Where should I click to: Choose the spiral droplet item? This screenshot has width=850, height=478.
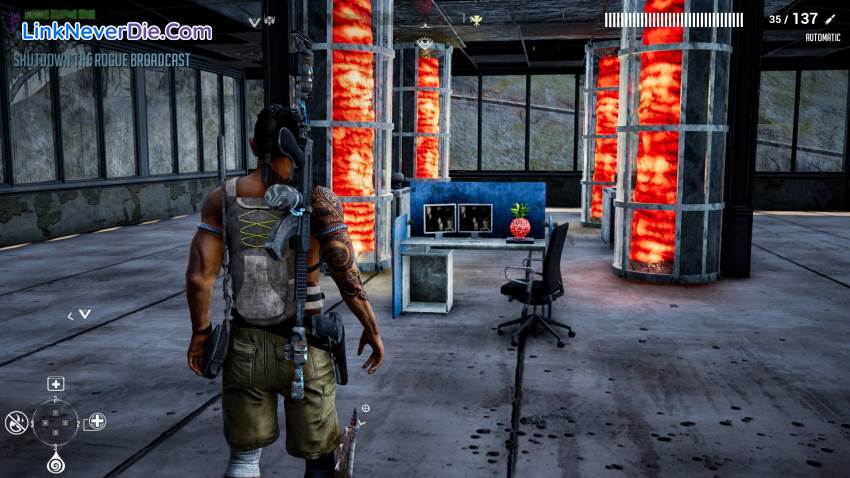56,463
